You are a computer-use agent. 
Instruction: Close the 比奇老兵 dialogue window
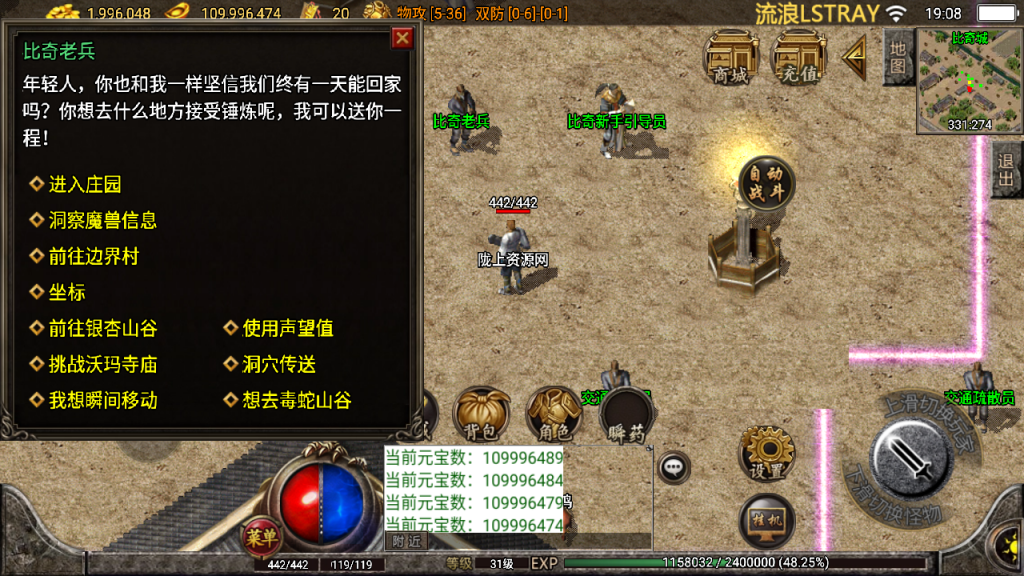pos(402,39)
